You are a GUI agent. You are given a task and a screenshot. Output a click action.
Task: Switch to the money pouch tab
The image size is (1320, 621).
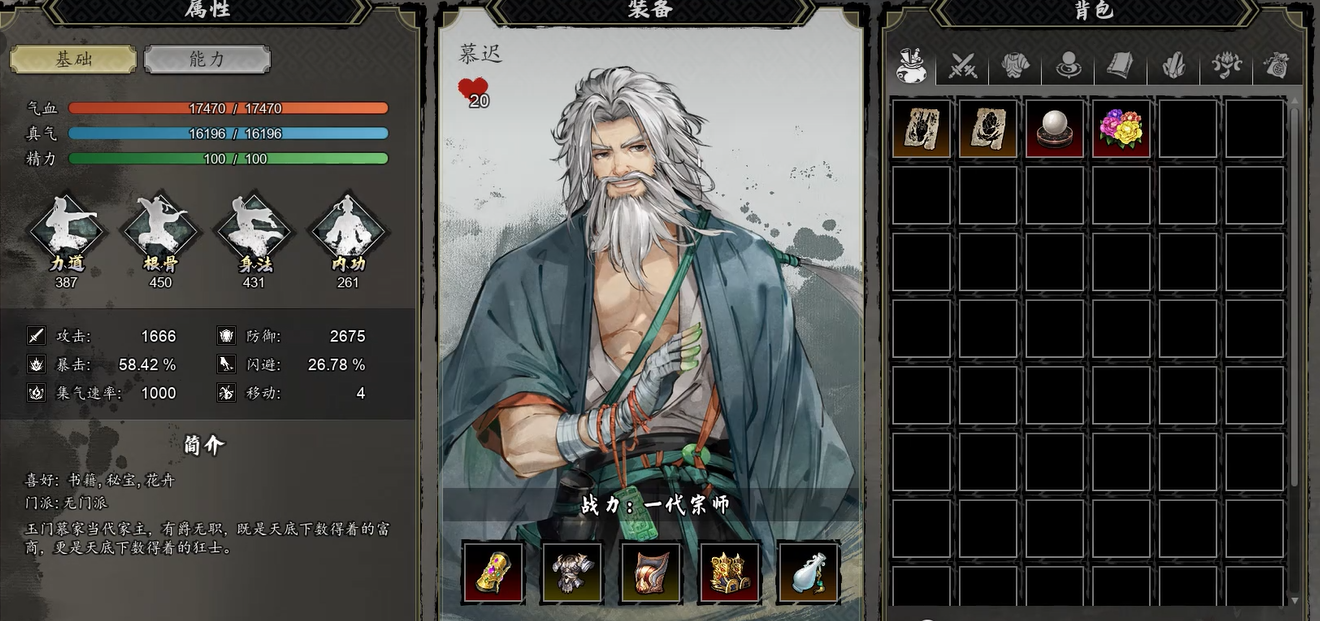click(1275, 67)
